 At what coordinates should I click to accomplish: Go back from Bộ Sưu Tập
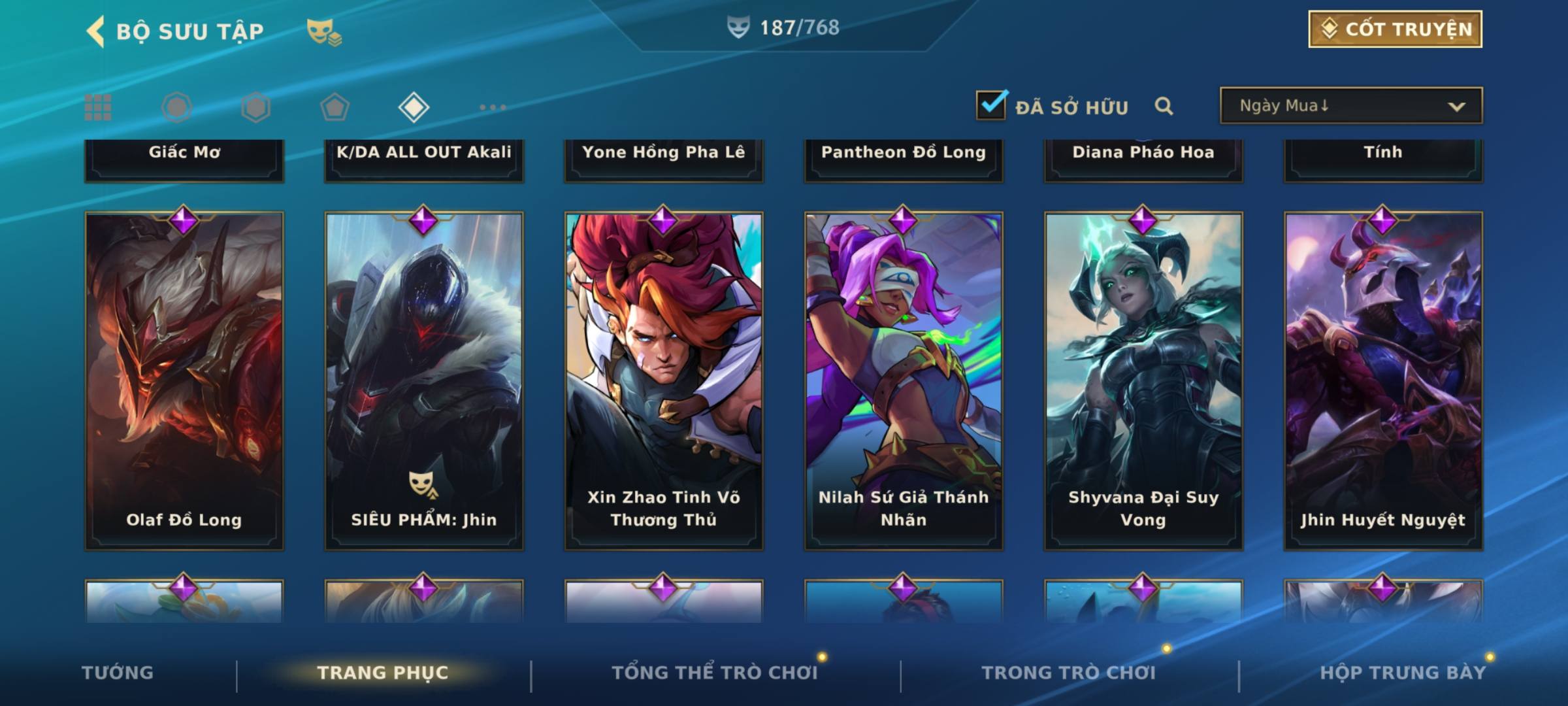(97, 31)
